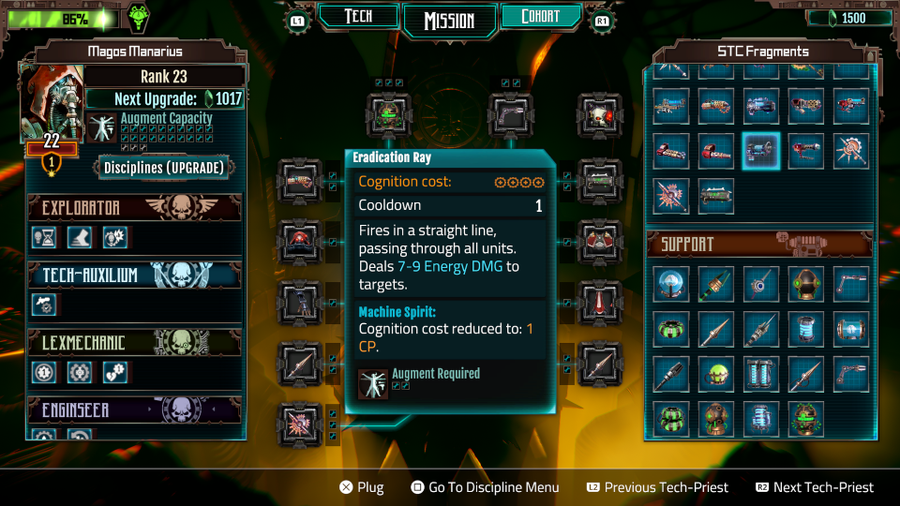Open the Mission tab
Image resolution: width=900 pixels, height=506 pixels.
pos(449,20)
